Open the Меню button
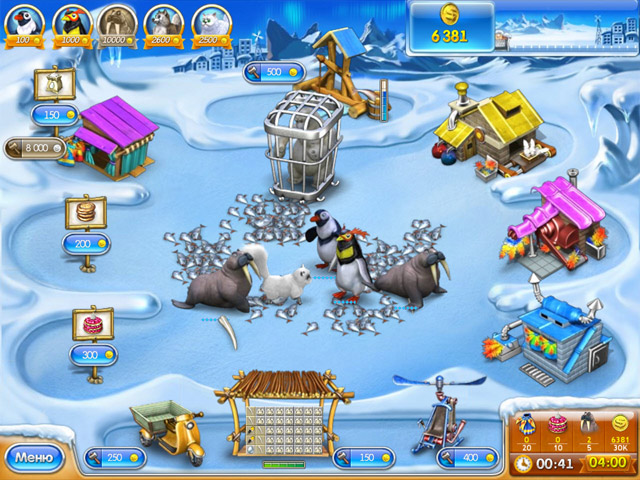The image size is (640, 480). click(35, 458)
